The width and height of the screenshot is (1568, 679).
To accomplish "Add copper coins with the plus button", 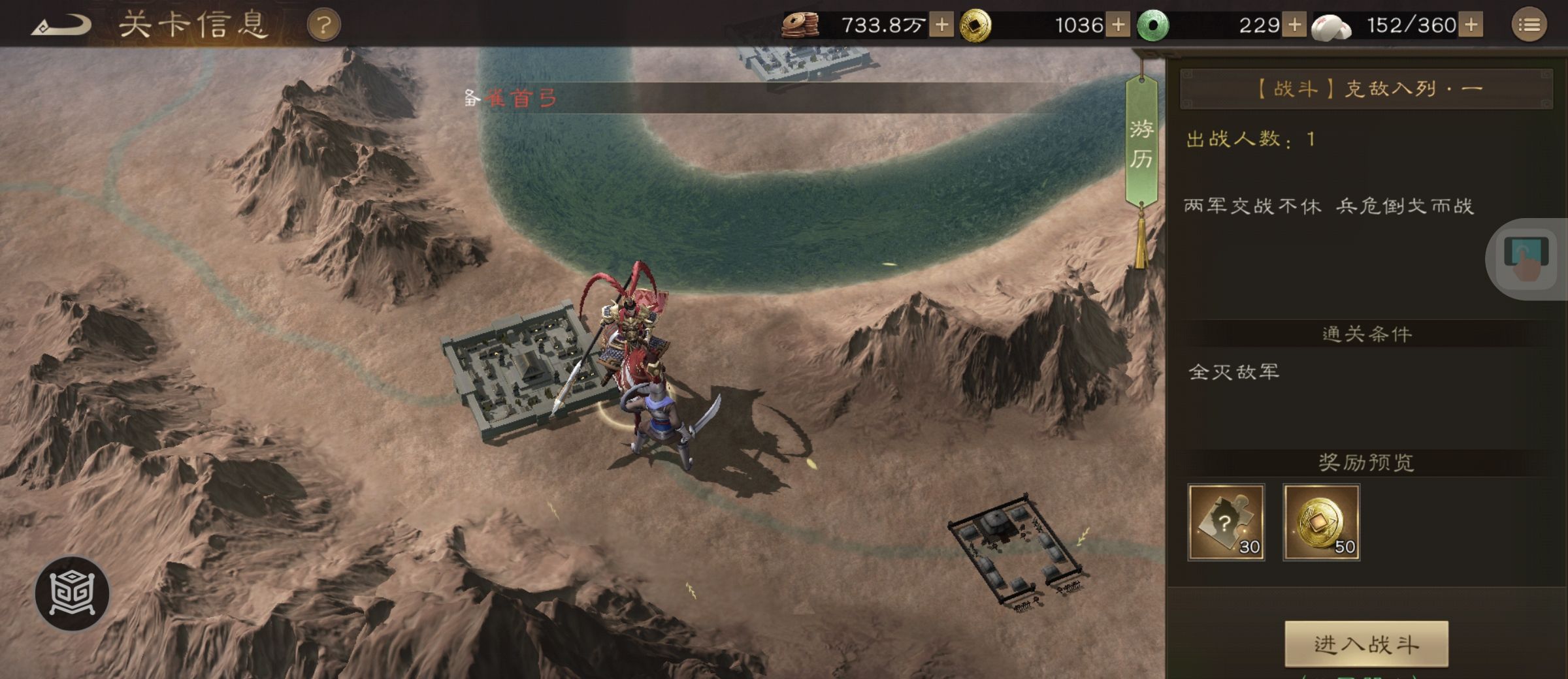I will click(941, 25).
